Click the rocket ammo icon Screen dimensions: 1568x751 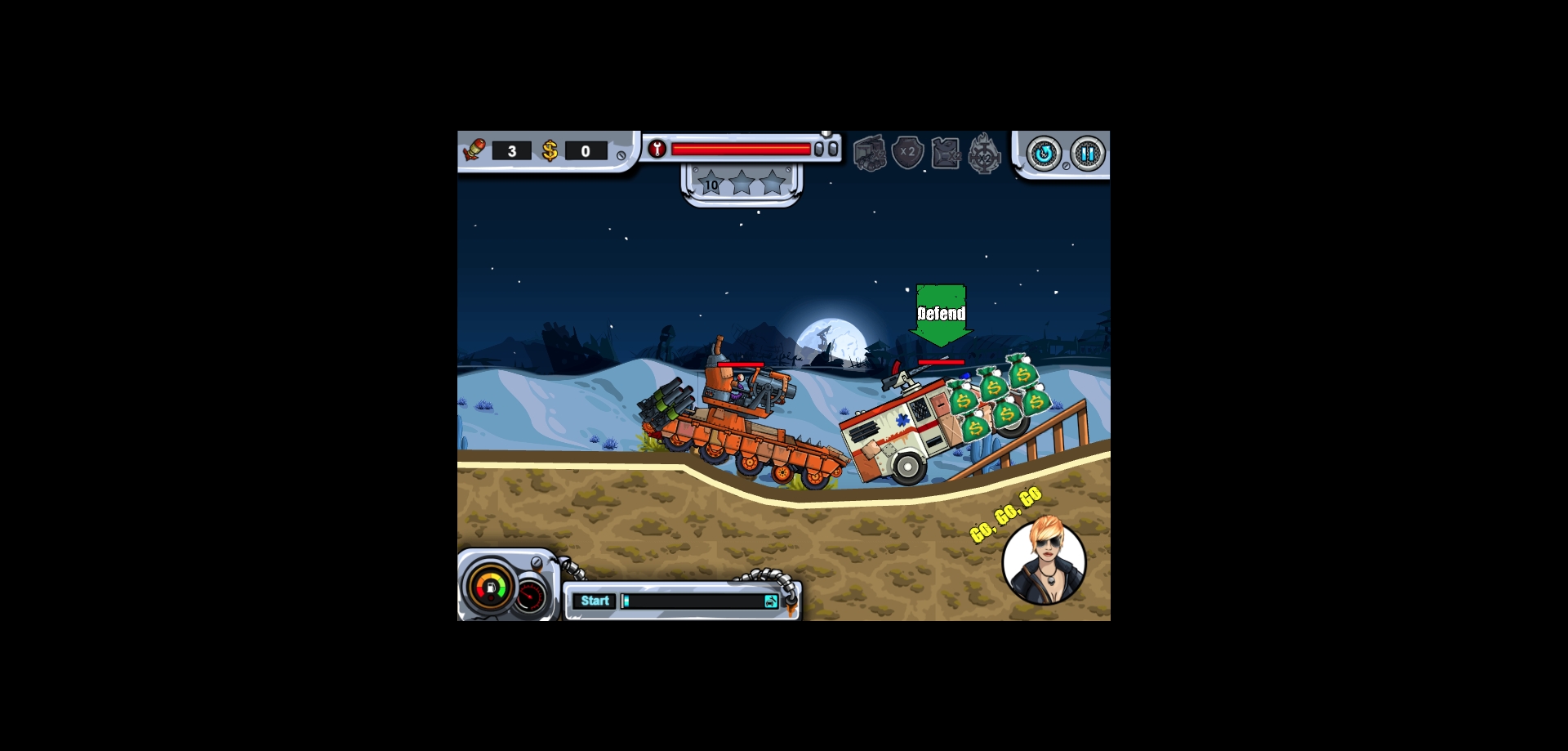coord(474,150)
